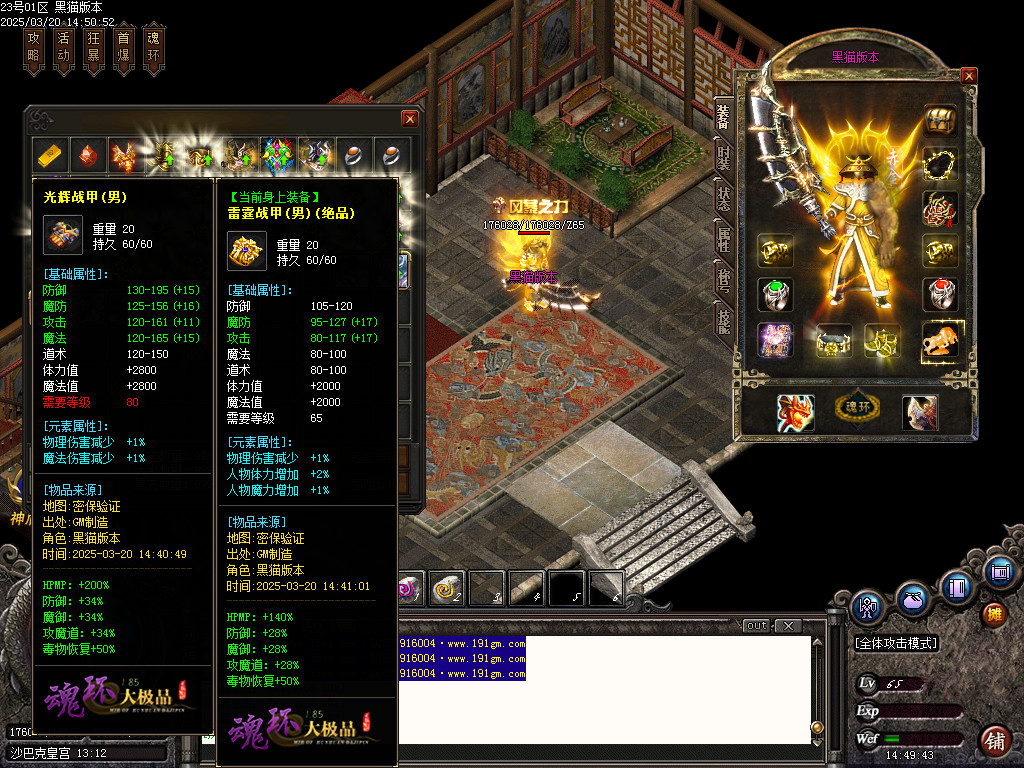Close the character equipment panel

[x=968, y=75]
